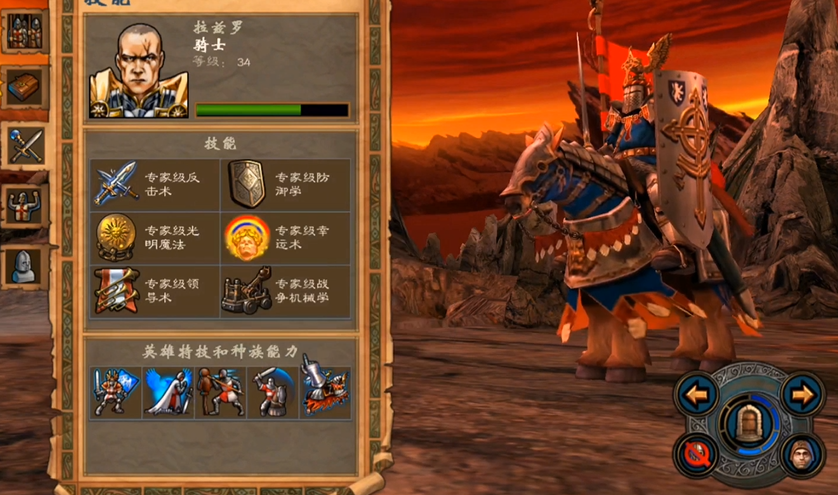This screenshot has height=495, width=838.
Task: View the armored gauntlet ability icon
Action: 326,392
